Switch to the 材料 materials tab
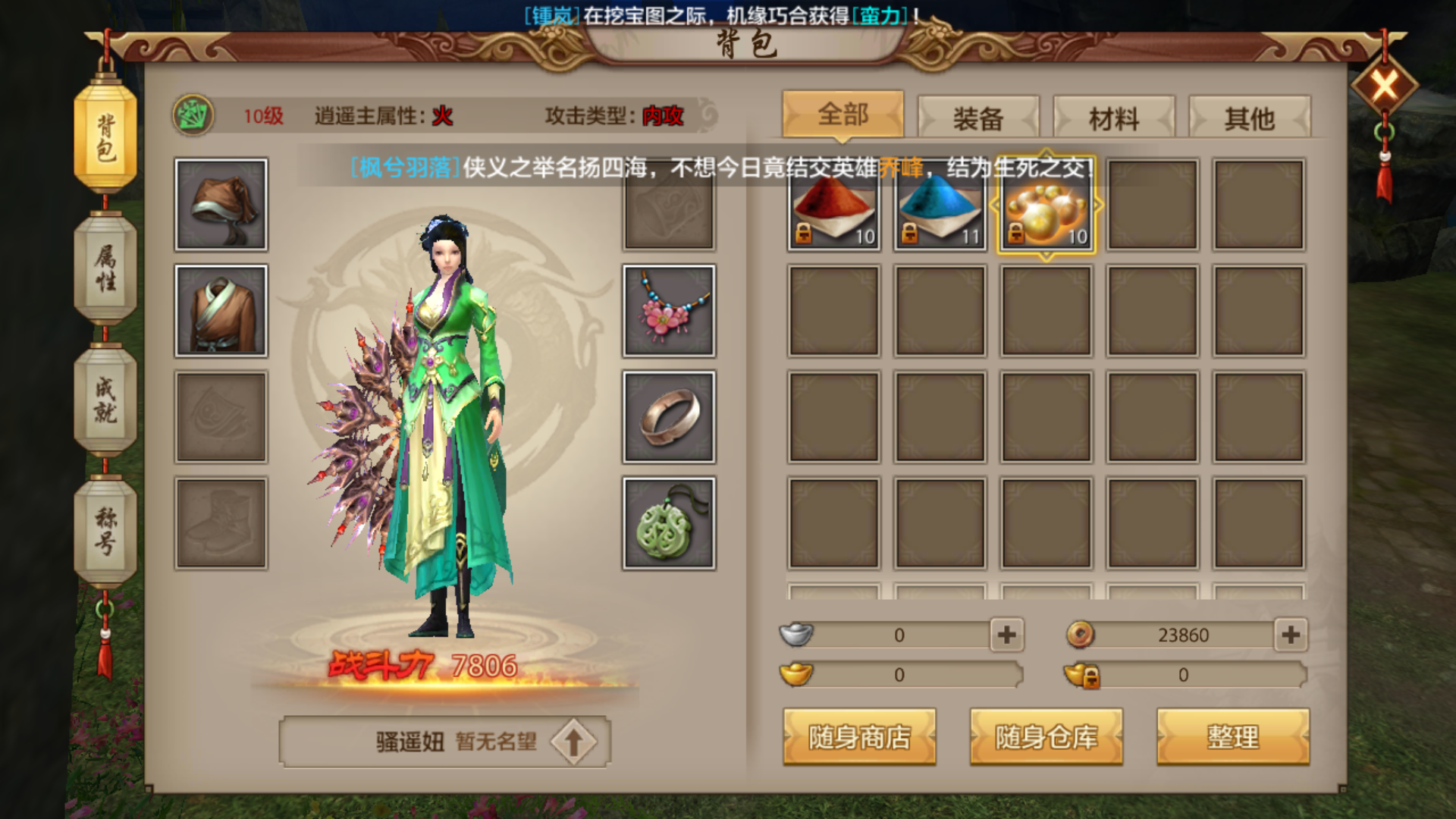 point(1113,118)
